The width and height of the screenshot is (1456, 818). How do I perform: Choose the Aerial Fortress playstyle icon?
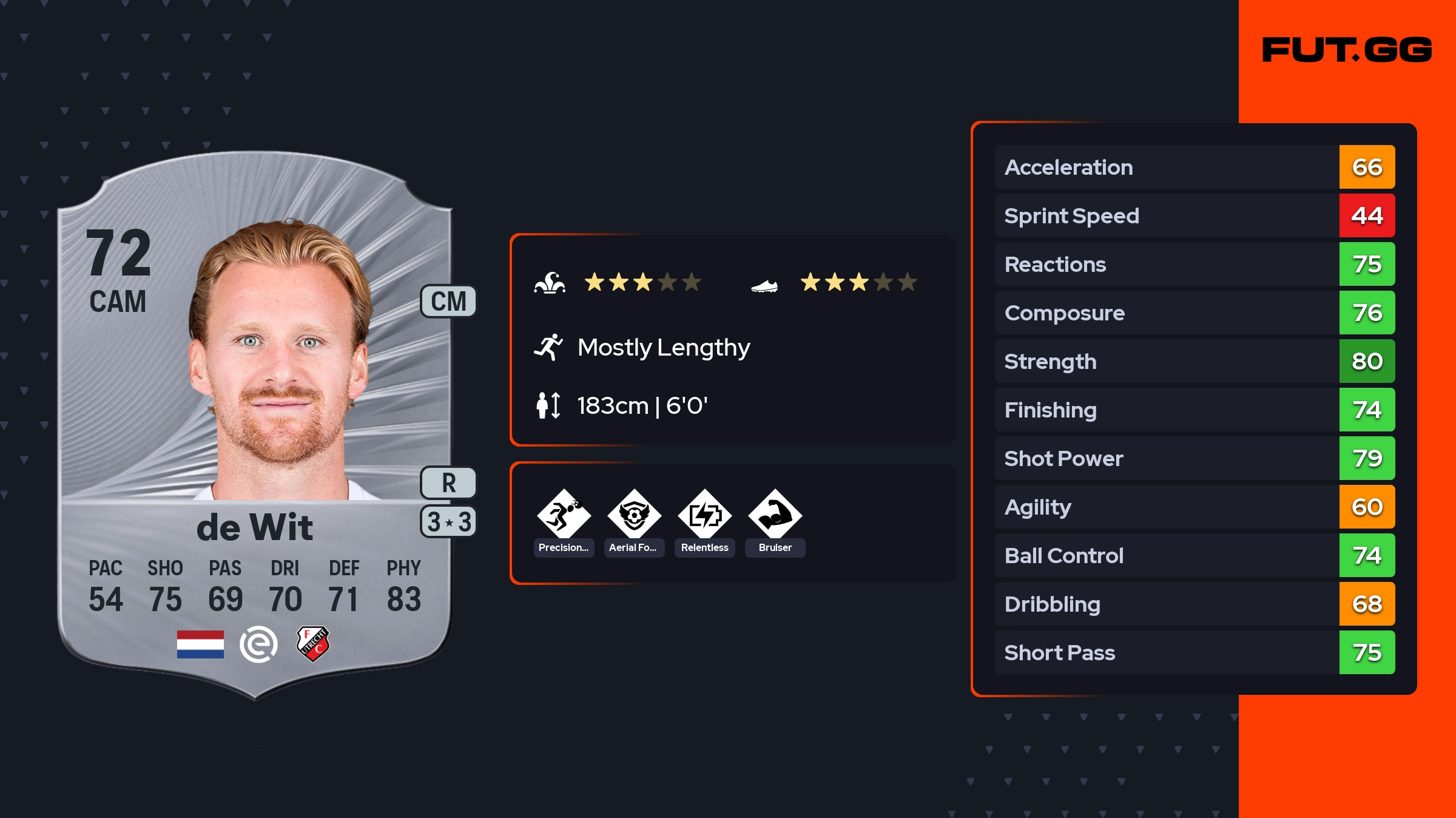click(x=634, y=515)
